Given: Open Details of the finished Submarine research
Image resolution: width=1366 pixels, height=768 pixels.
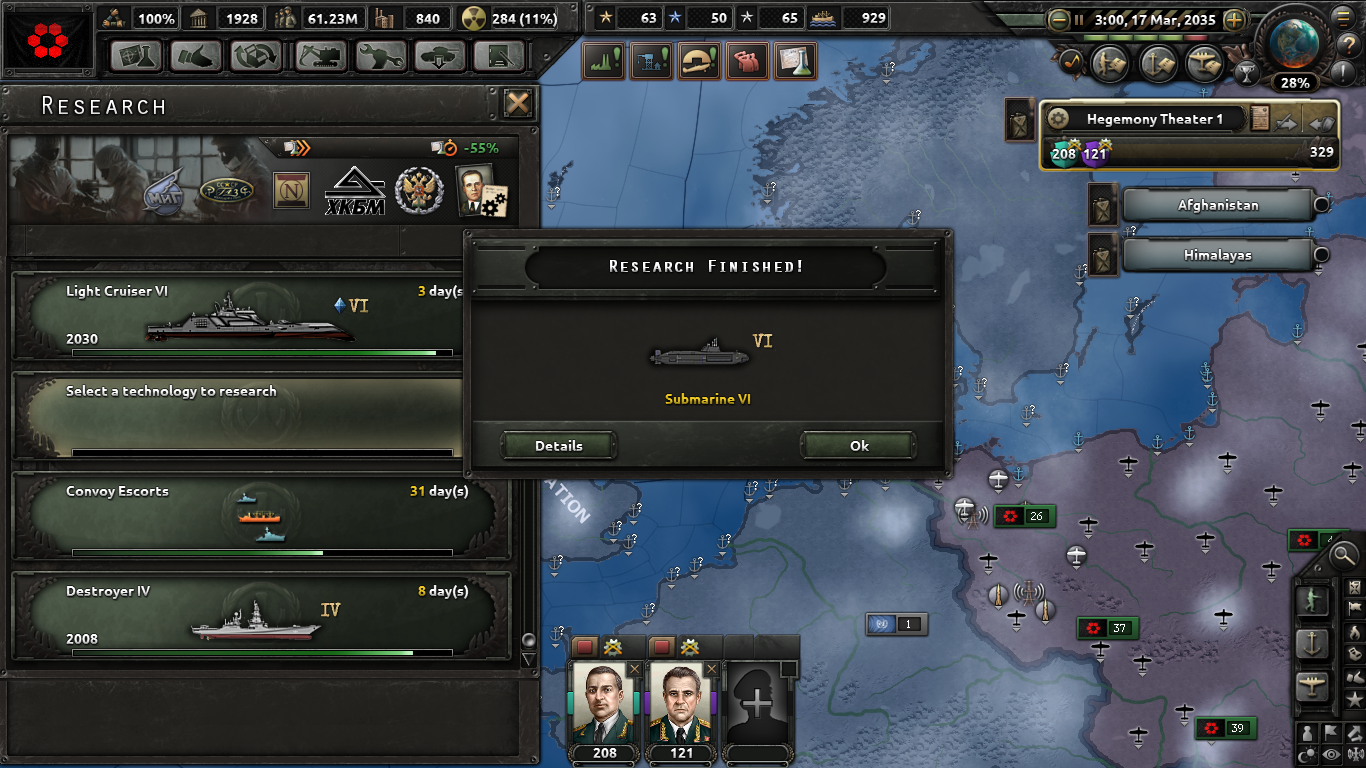Looking at the screenshot, I should pyautogui.click(x=558, y=445).
